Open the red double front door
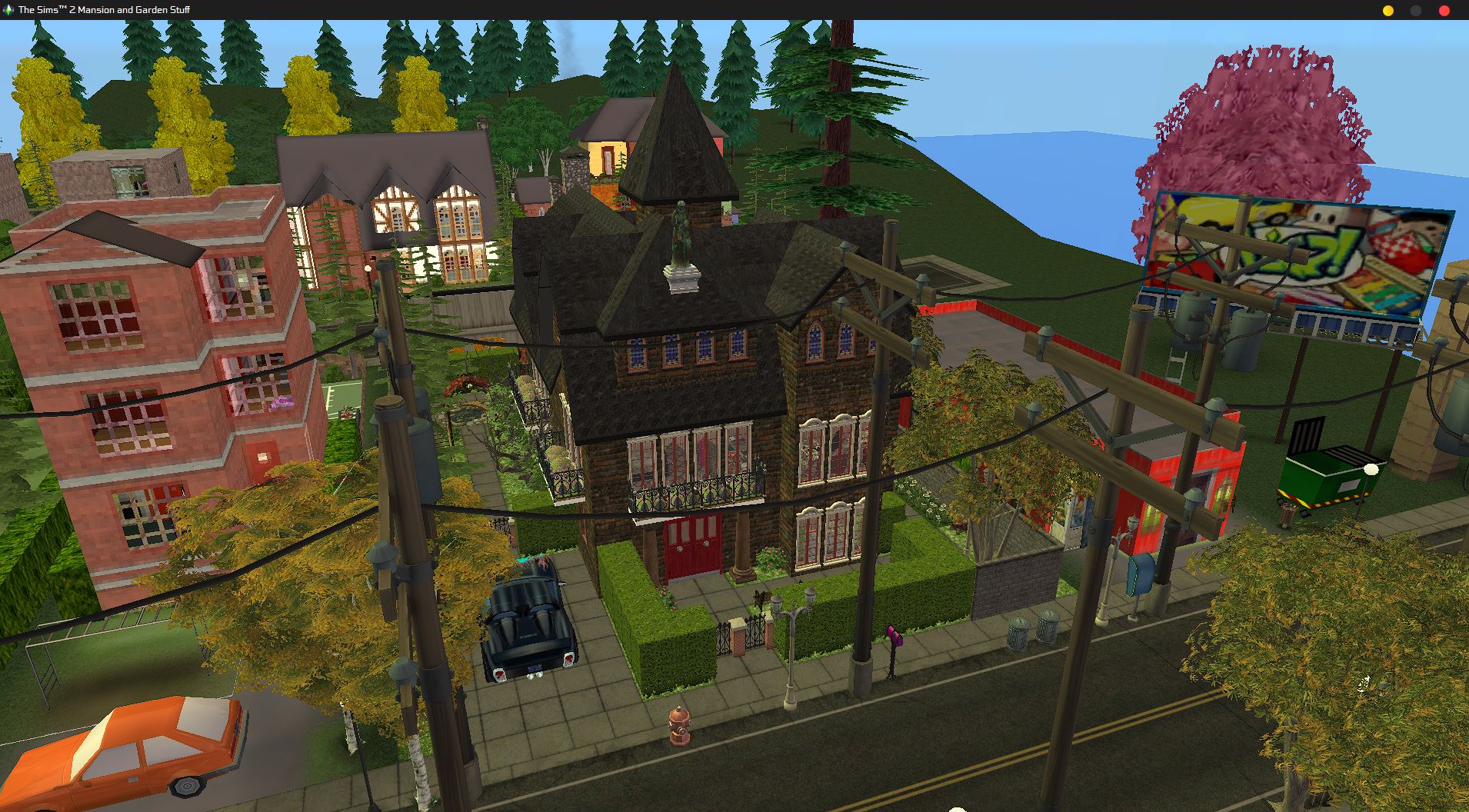1469x812 pixels. tap(692, 546)
